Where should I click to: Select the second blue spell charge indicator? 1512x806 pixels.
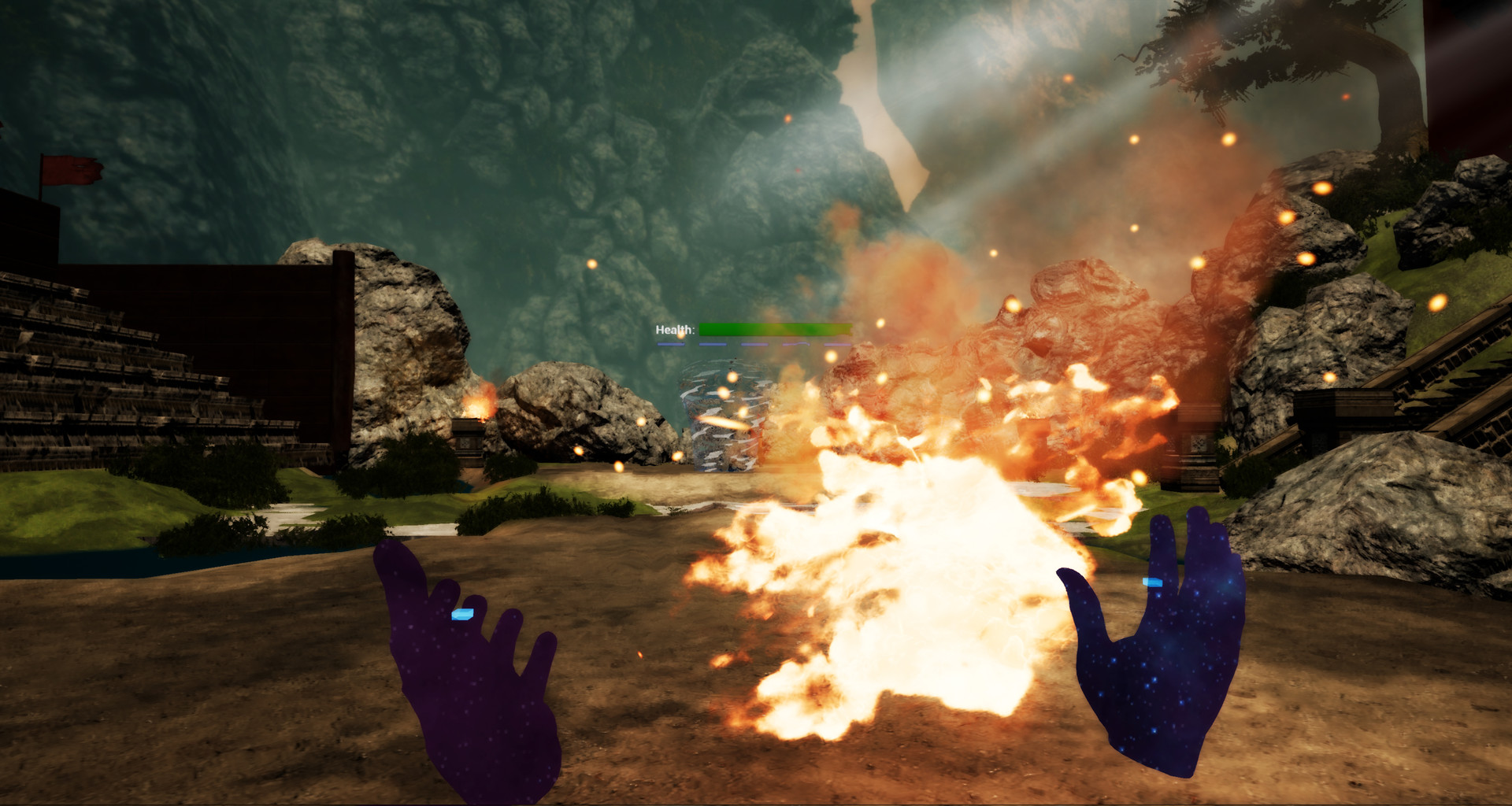point(713,344)
